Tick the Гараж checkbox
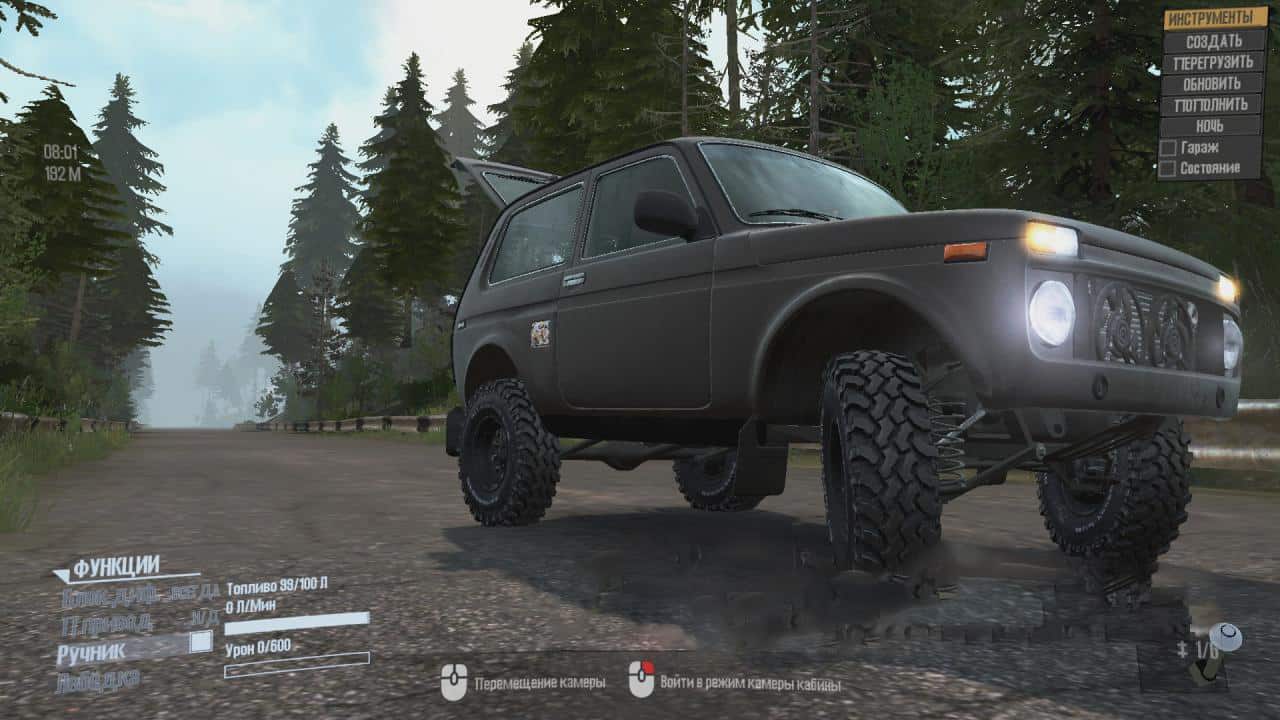The height and width of the screenshot is (720, 1280). click(x=1167, y=147)
